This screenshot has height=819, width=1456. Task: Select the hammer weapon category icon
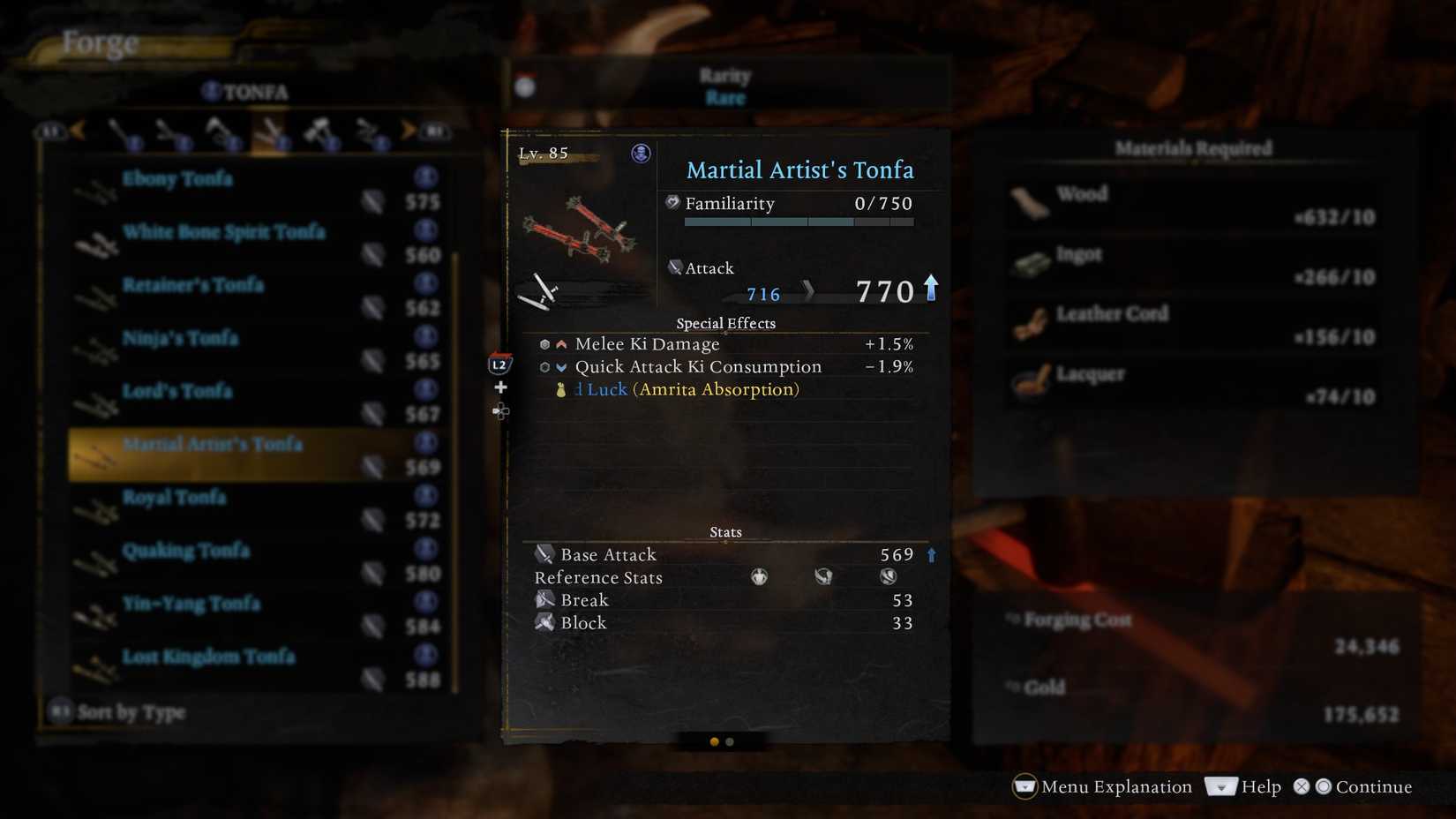[x=319, y=130]
